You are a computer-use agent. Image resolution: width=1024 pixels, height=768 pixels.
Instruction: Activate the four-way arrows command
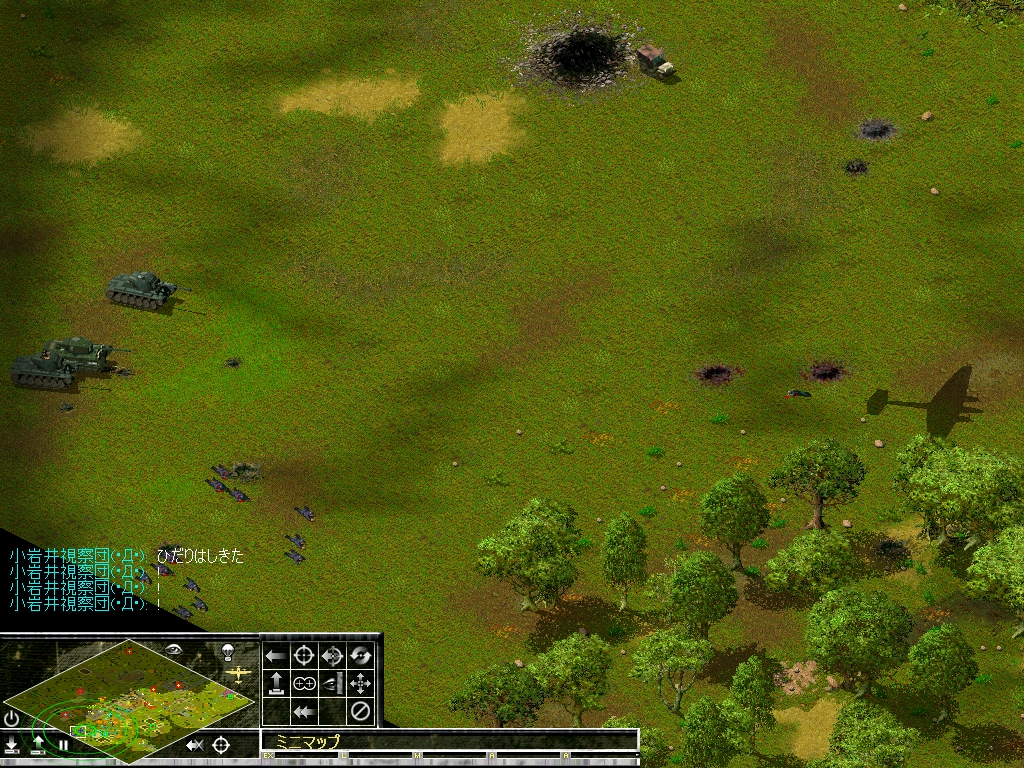360,684
